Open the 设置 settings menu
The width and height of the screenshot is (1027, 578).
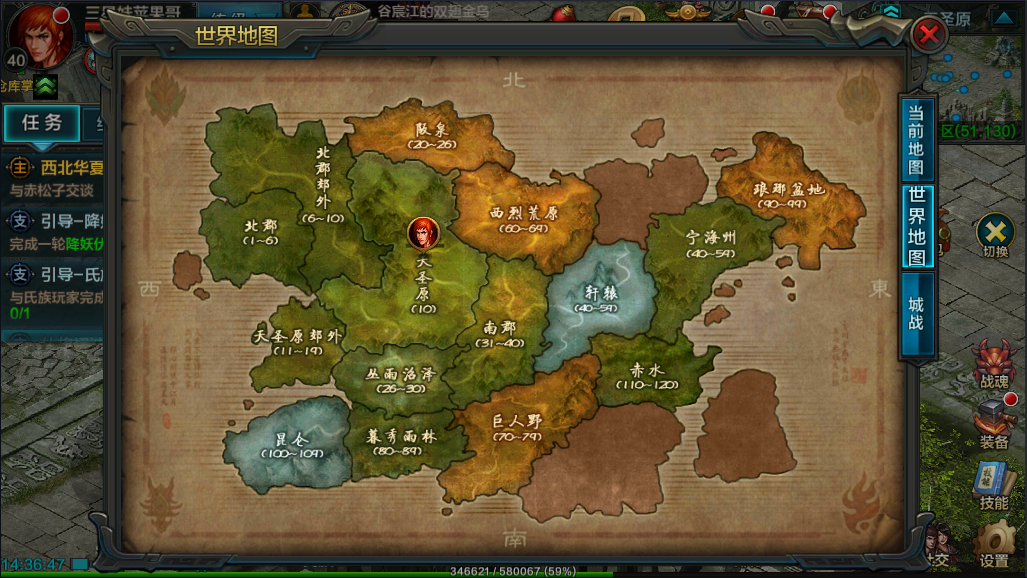point(993,548)
